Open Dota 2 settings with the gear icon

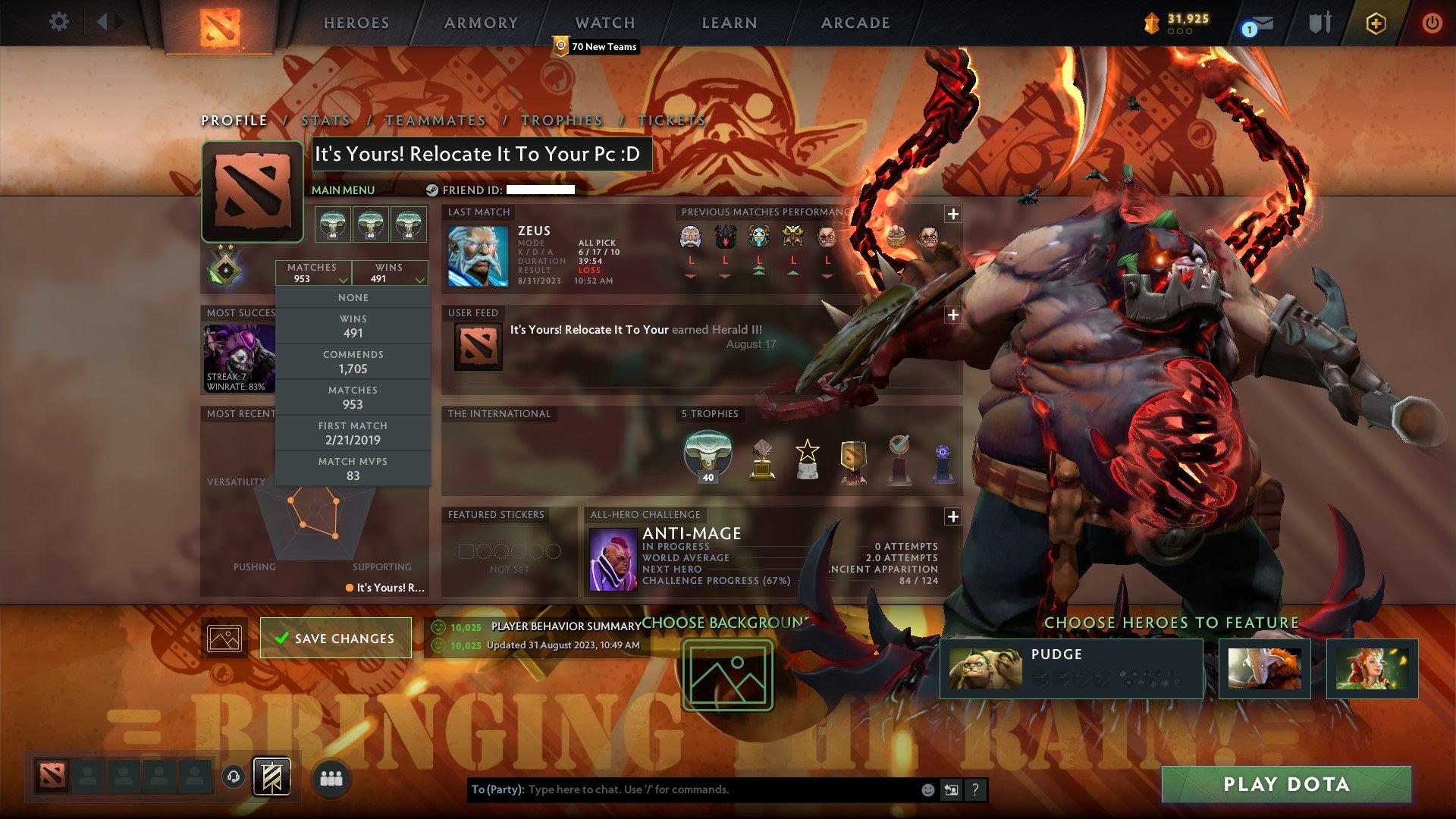pos(58,22)
